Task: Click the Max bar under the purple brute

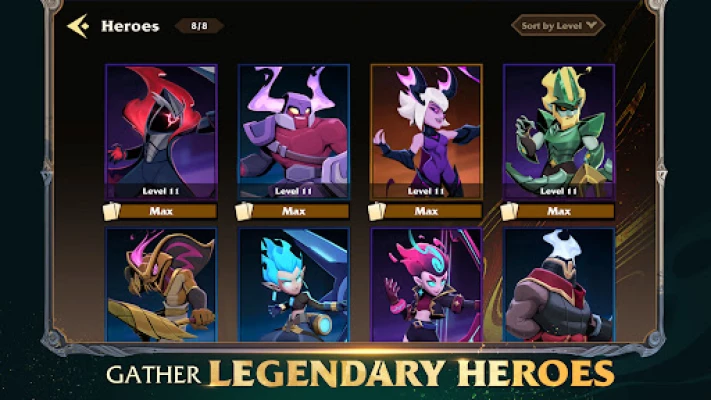Action: tap(299, 211)
